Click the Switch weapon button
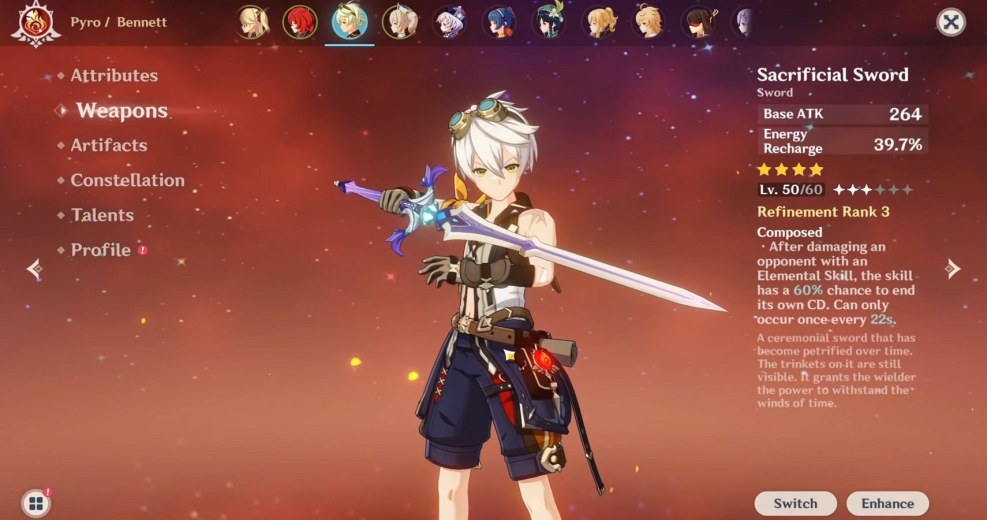The height and width of the screenshot is (520, 987). (x=795, y=503)
